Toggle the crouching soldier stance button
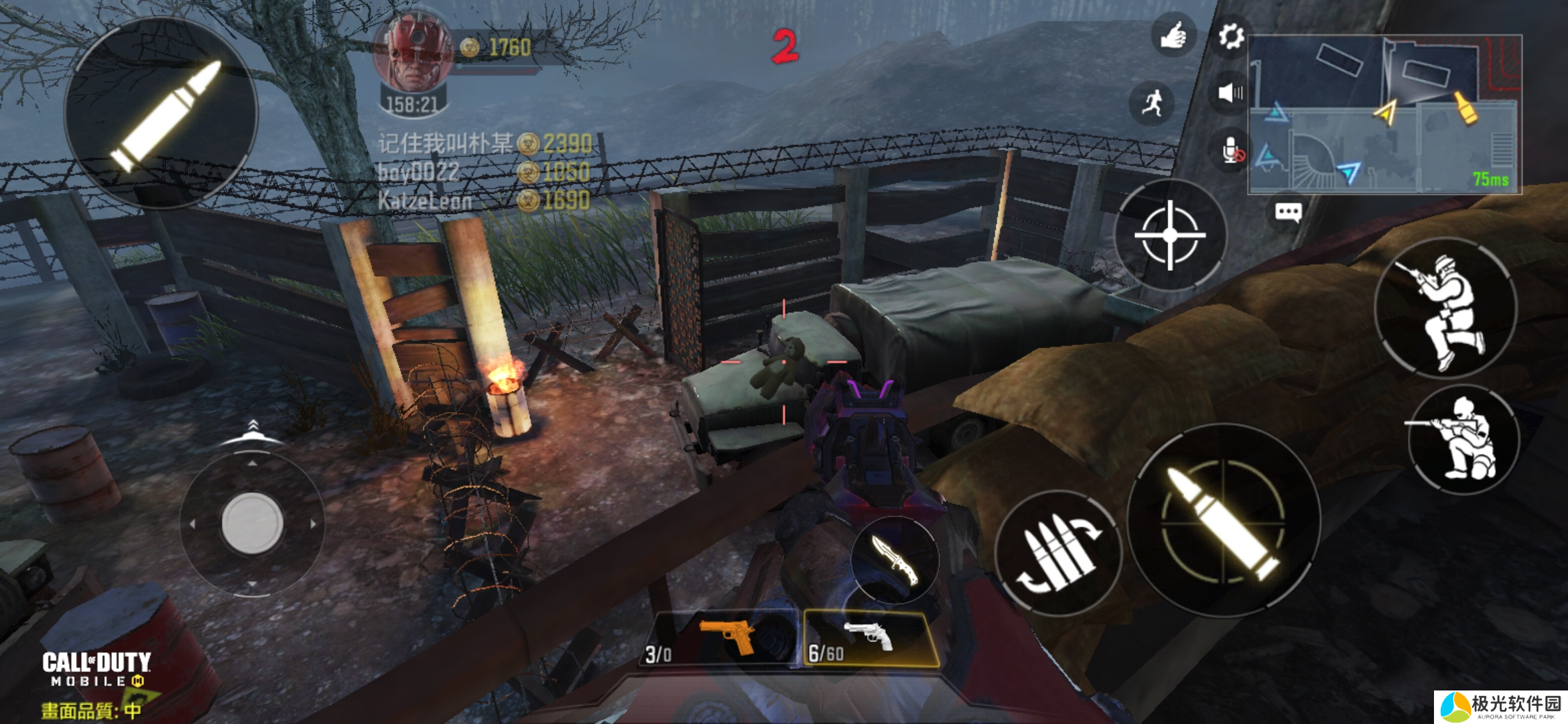Viewport: 1568px width, 724px height. 1463,440
